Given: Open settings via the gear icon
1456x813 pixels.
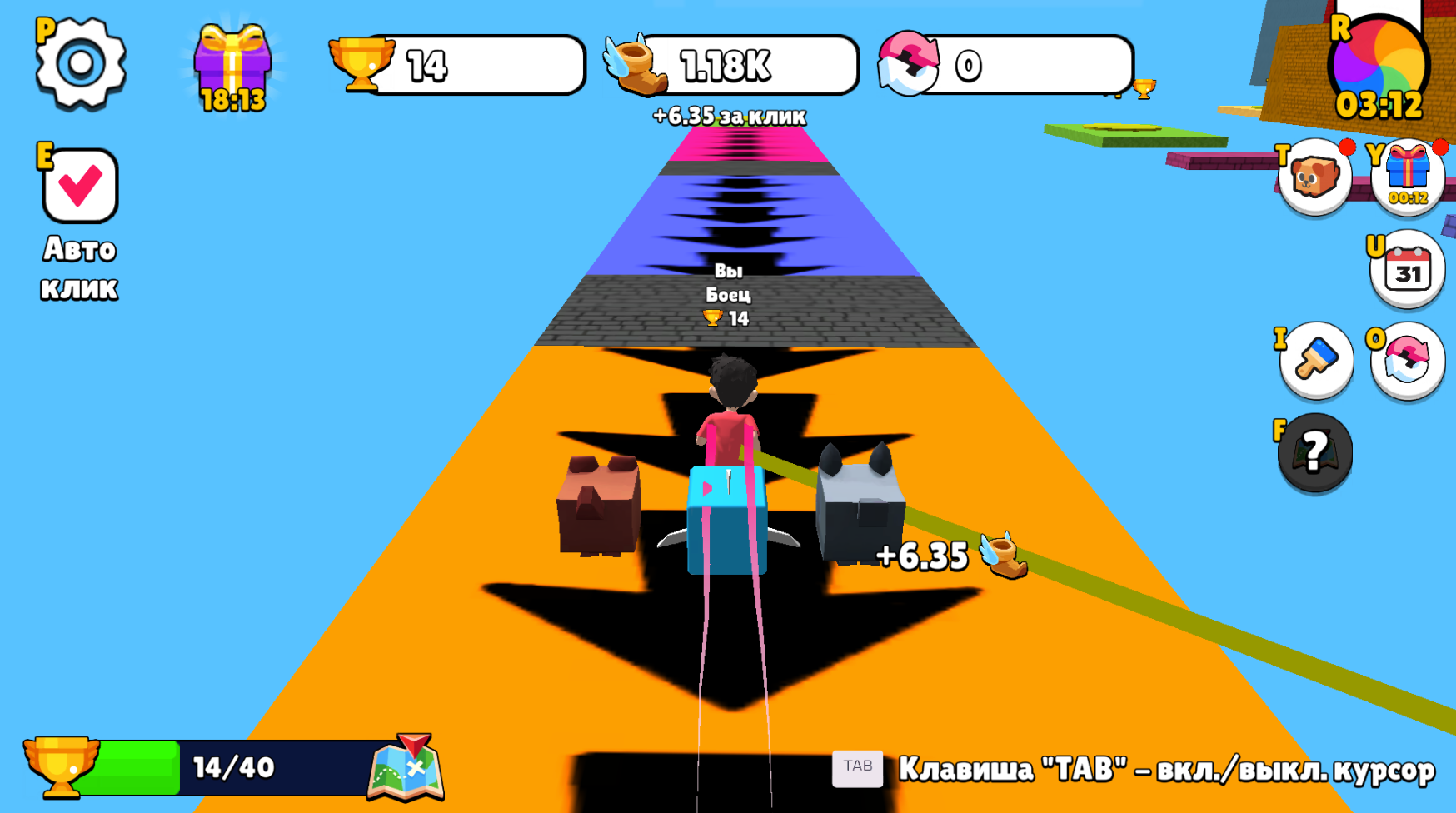Looking at the screenshot, I should [x=79, y=62].
